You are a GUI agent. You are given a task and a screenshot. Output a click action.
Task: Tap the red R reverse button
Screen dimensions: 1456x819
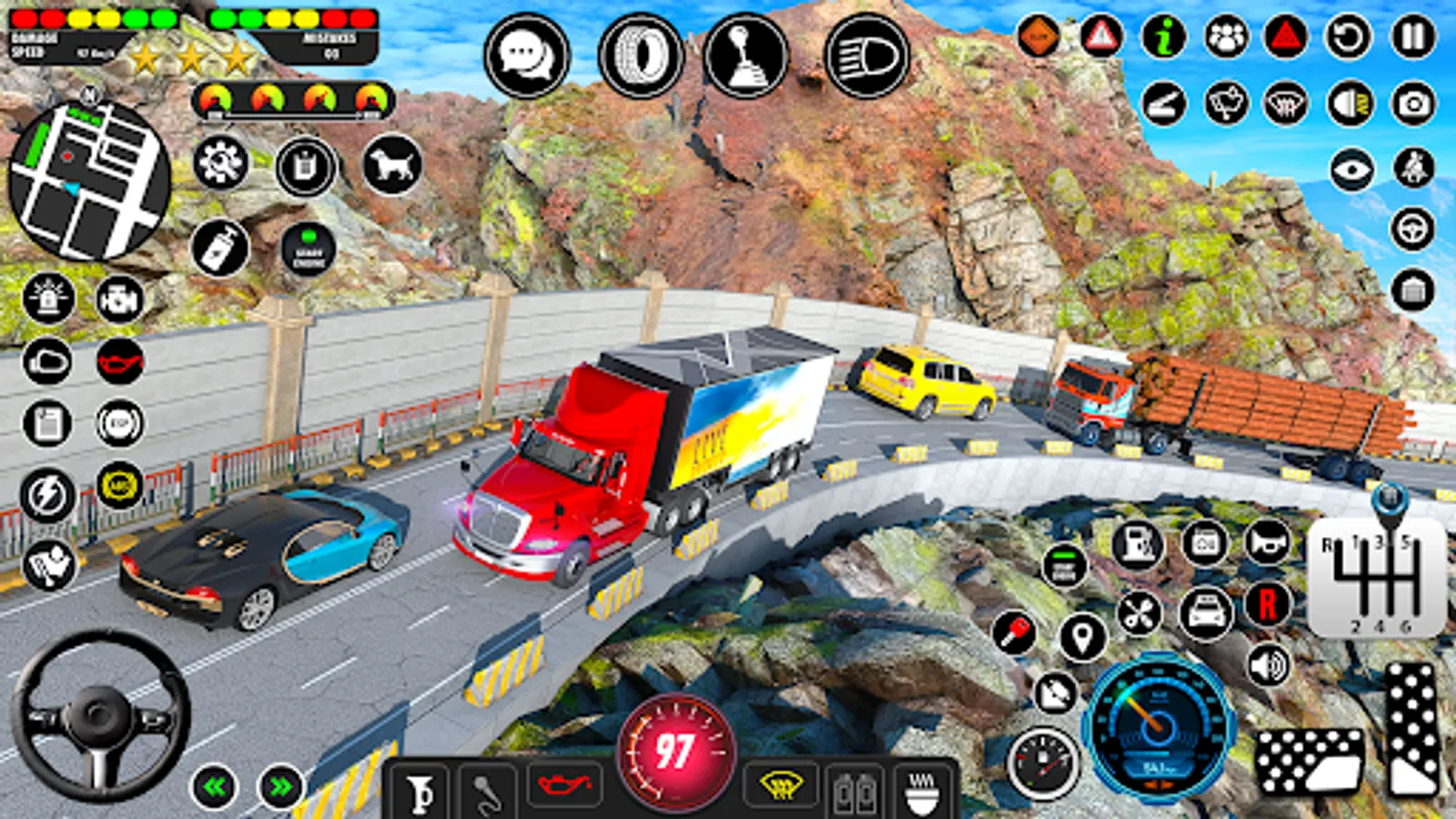1268,603
